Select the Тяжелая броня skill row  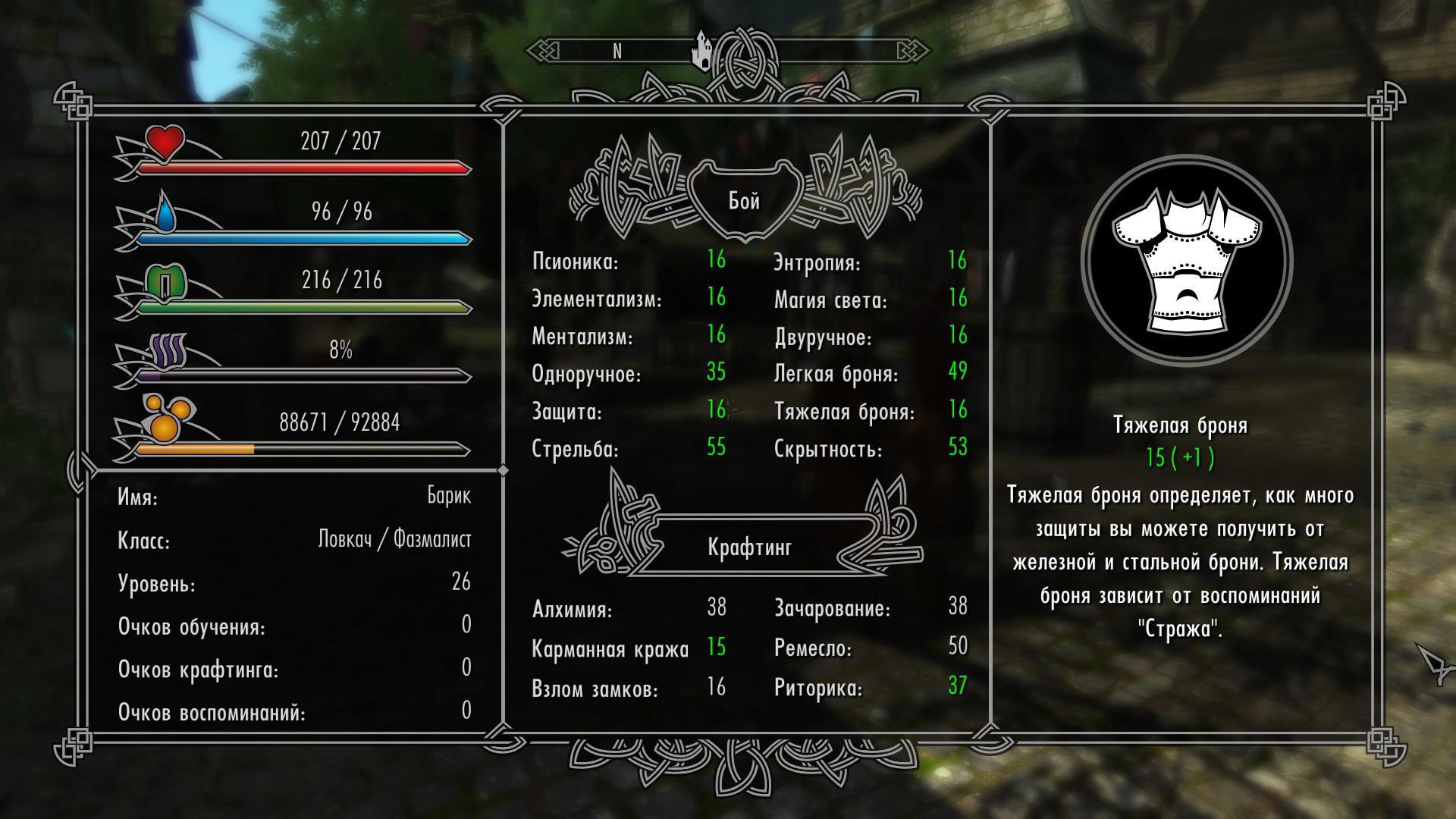845,412
